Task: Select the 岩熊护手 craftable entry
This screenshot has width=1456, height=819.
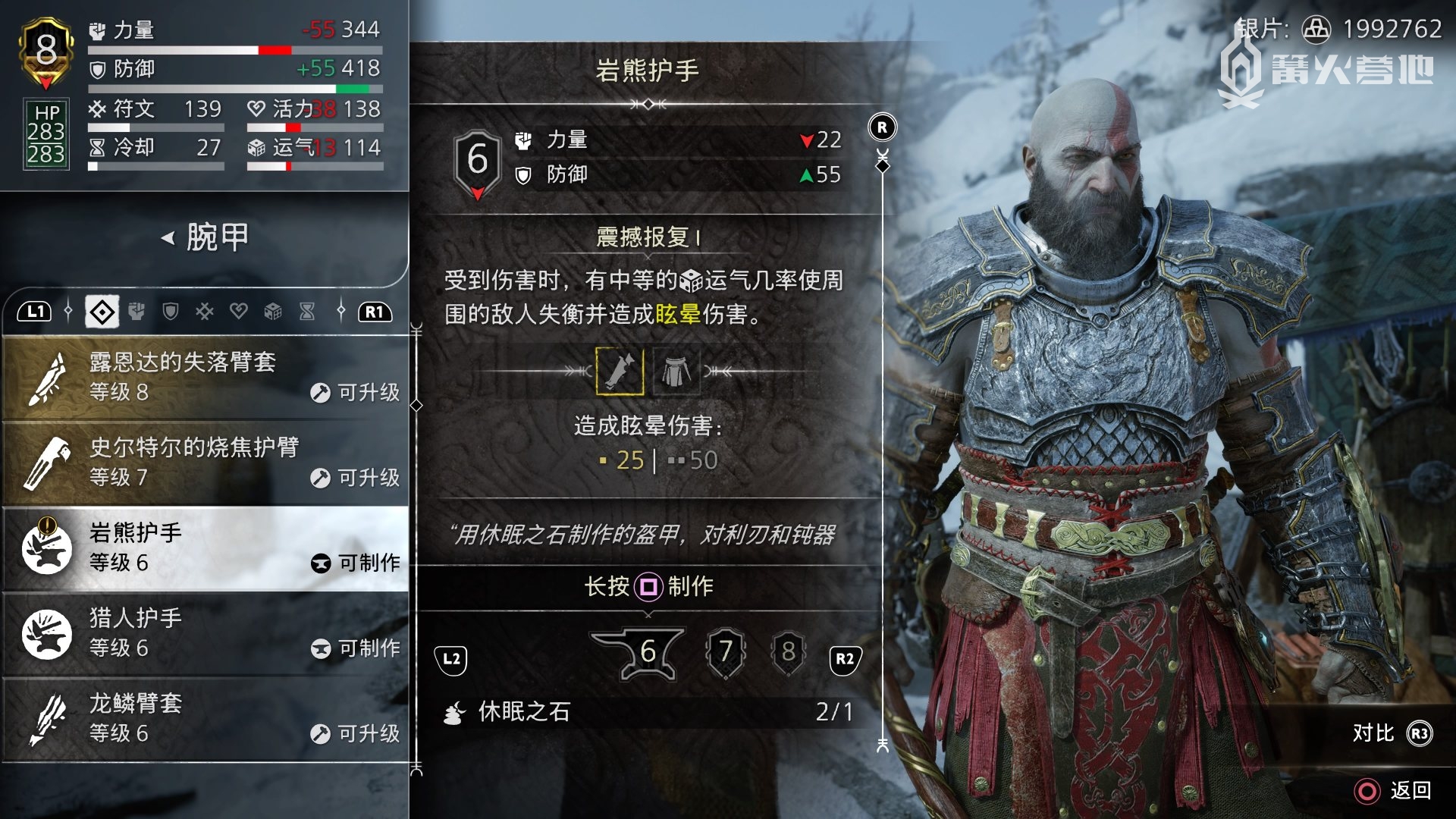Action: pyautogui.click(x=205, y=548)
